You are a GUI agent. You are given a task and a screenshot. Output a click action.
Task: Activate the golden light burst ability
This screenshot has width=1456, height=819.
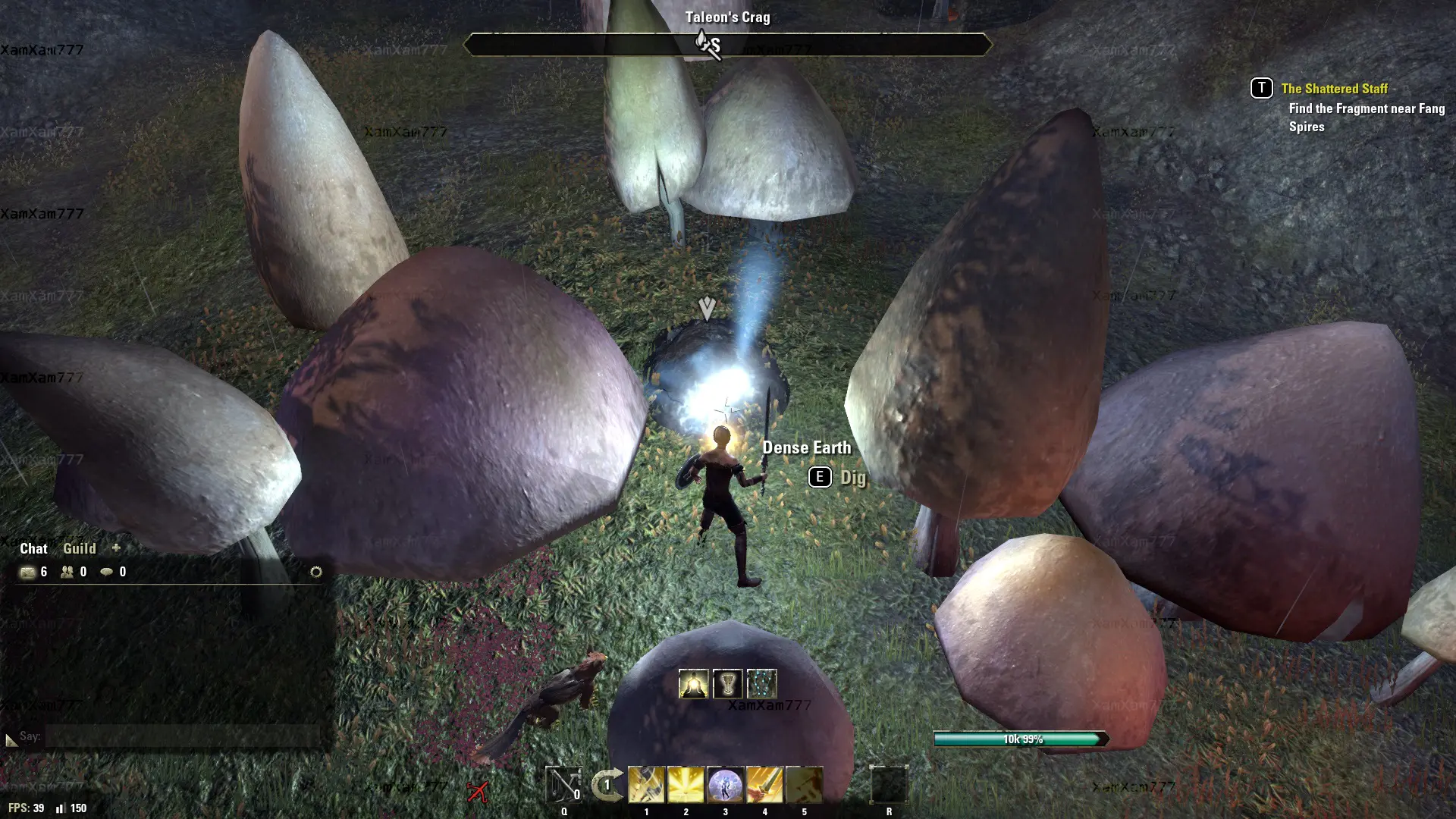pos(686,785)
